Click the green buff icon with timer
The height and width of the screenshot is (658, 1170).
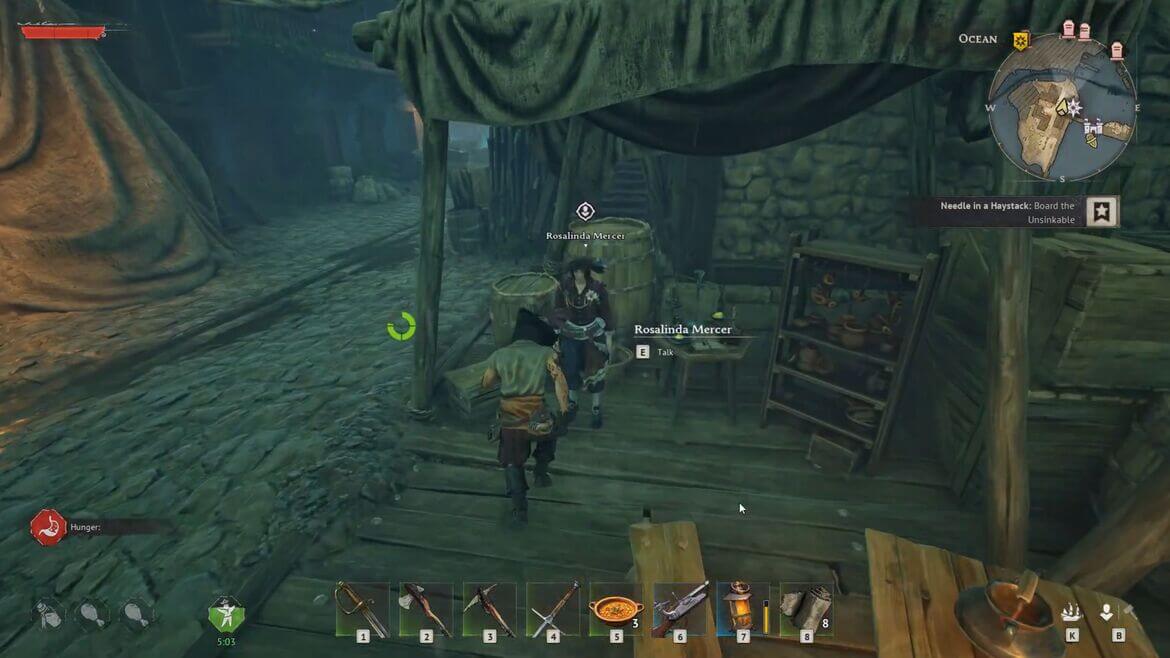pyautogui.click(x=226, y=613)
